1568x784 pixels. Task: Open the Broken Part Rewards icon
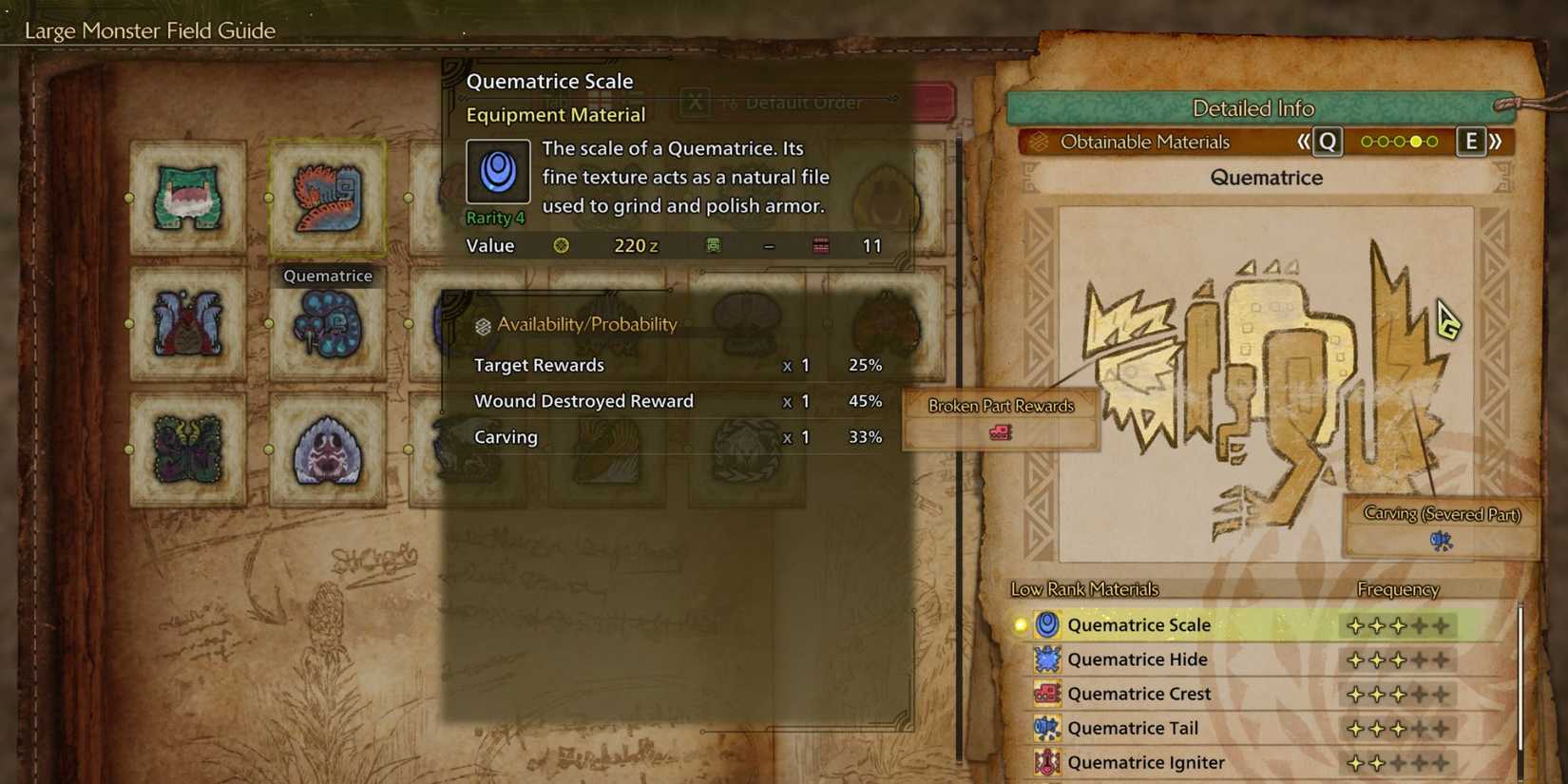click(x=1000, y=430)
